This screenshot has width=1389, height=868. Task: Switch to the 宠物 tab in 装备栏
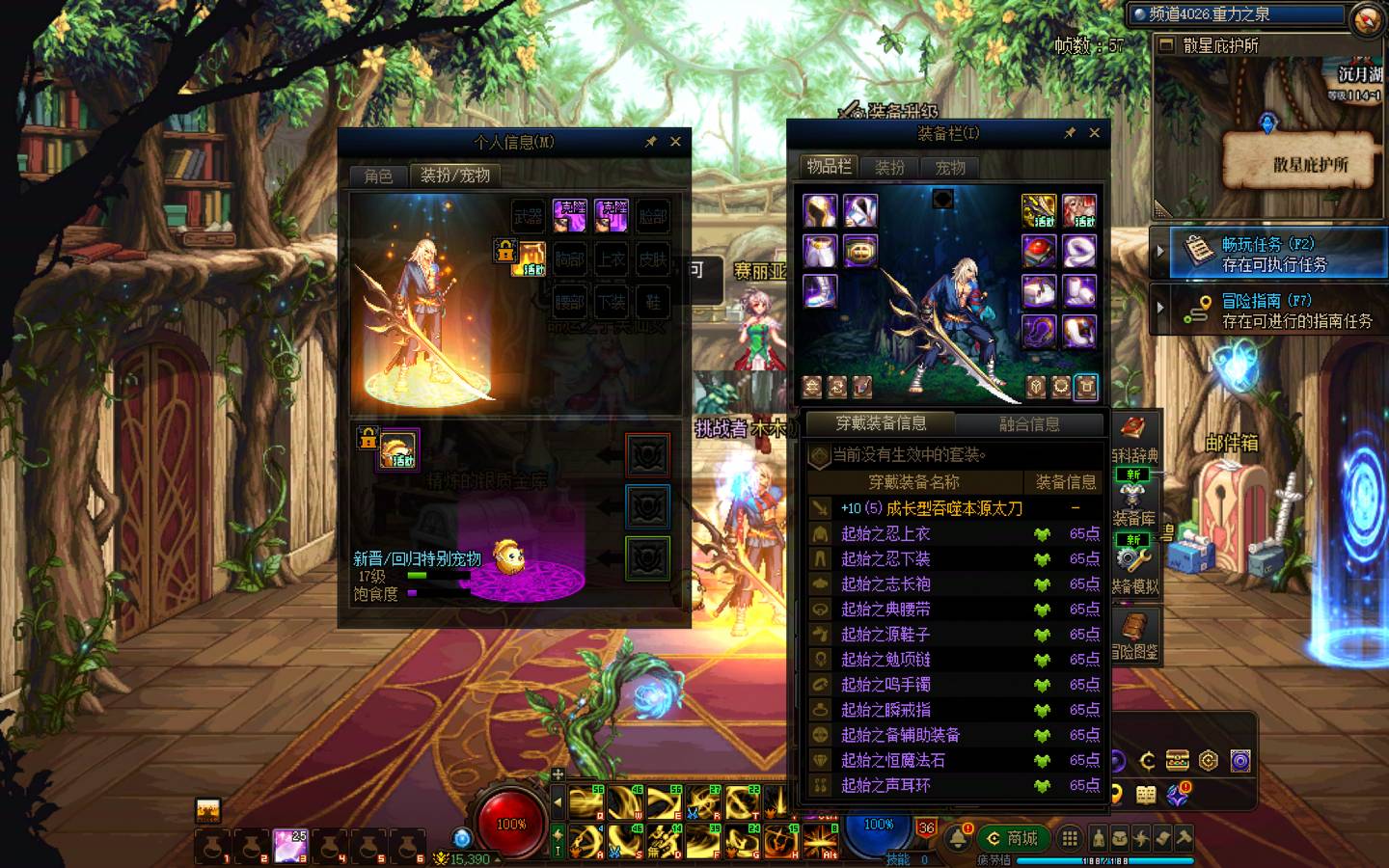[950, 168]
